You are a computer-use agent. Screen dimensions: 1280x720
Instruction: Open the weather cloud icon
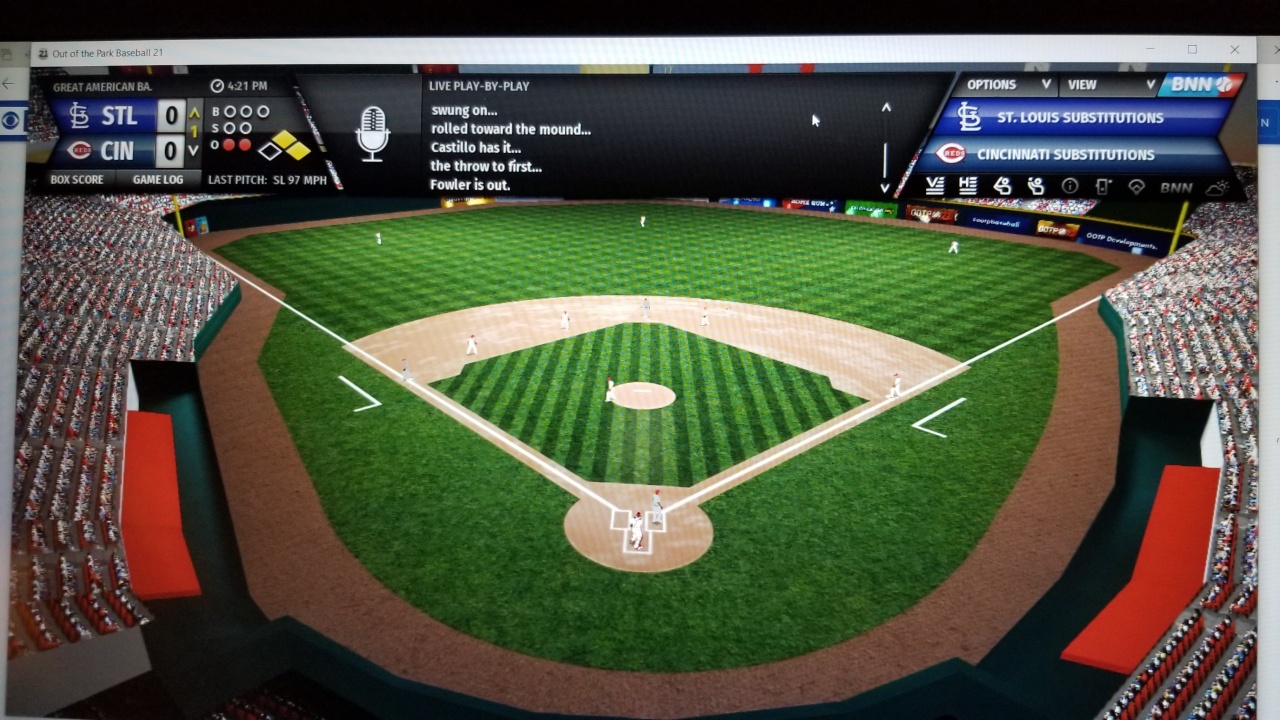[x=1217, y=187]
